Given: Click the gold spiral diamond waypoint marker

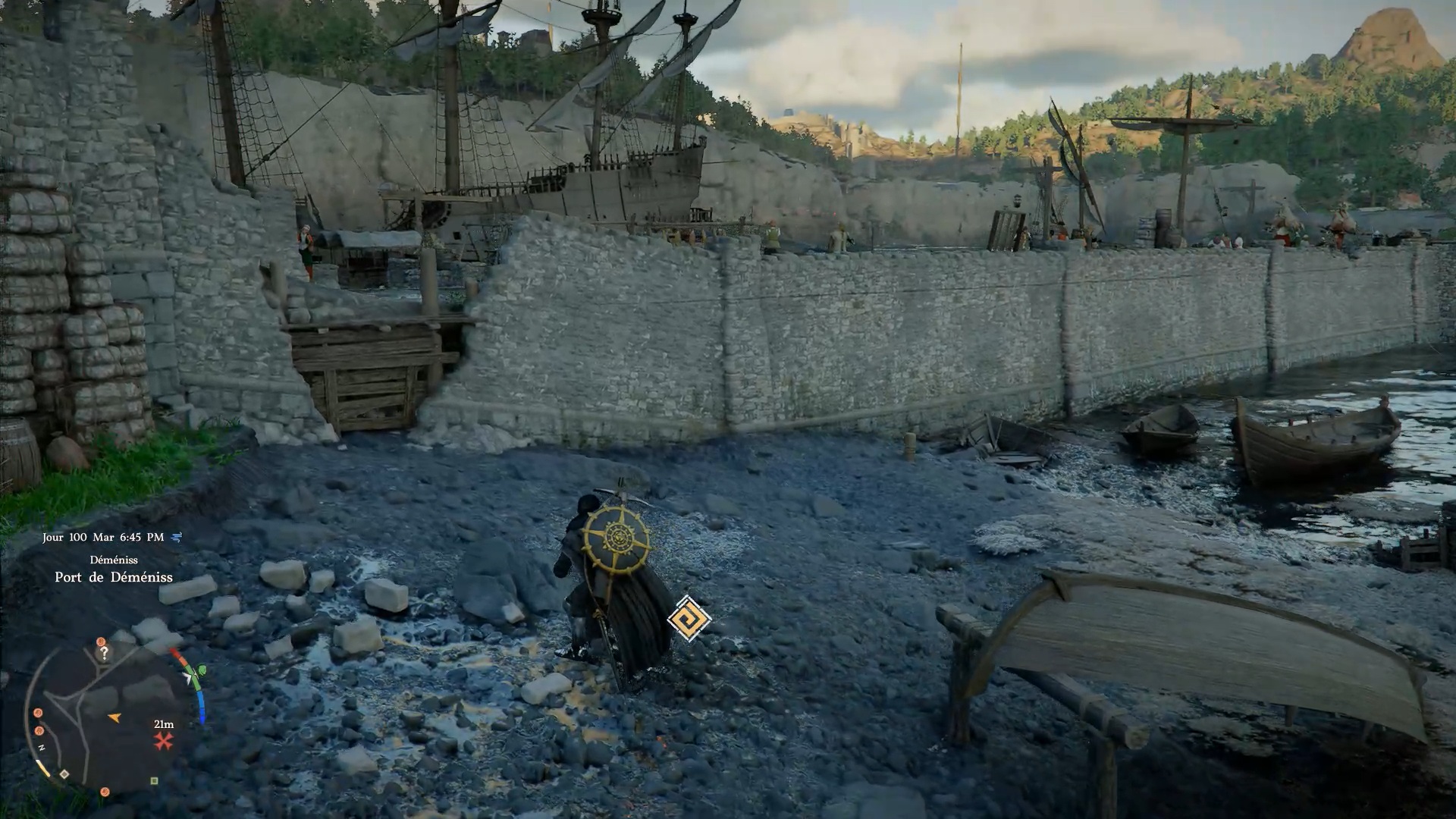Looking at the screenshot, I should click(x=689, y=617).
